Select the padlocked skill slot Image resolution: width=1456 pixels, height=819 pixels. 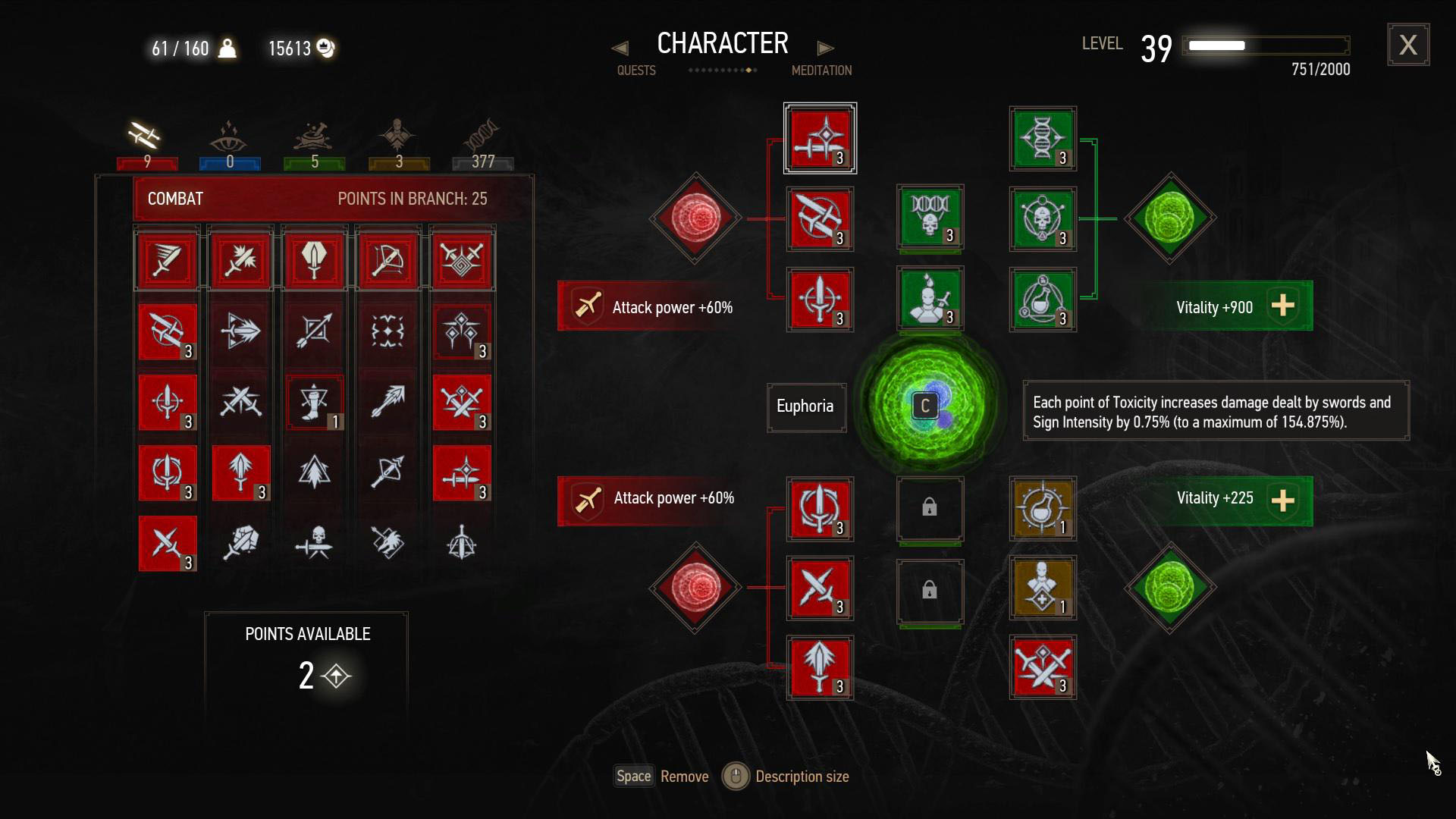click(930, 510)
